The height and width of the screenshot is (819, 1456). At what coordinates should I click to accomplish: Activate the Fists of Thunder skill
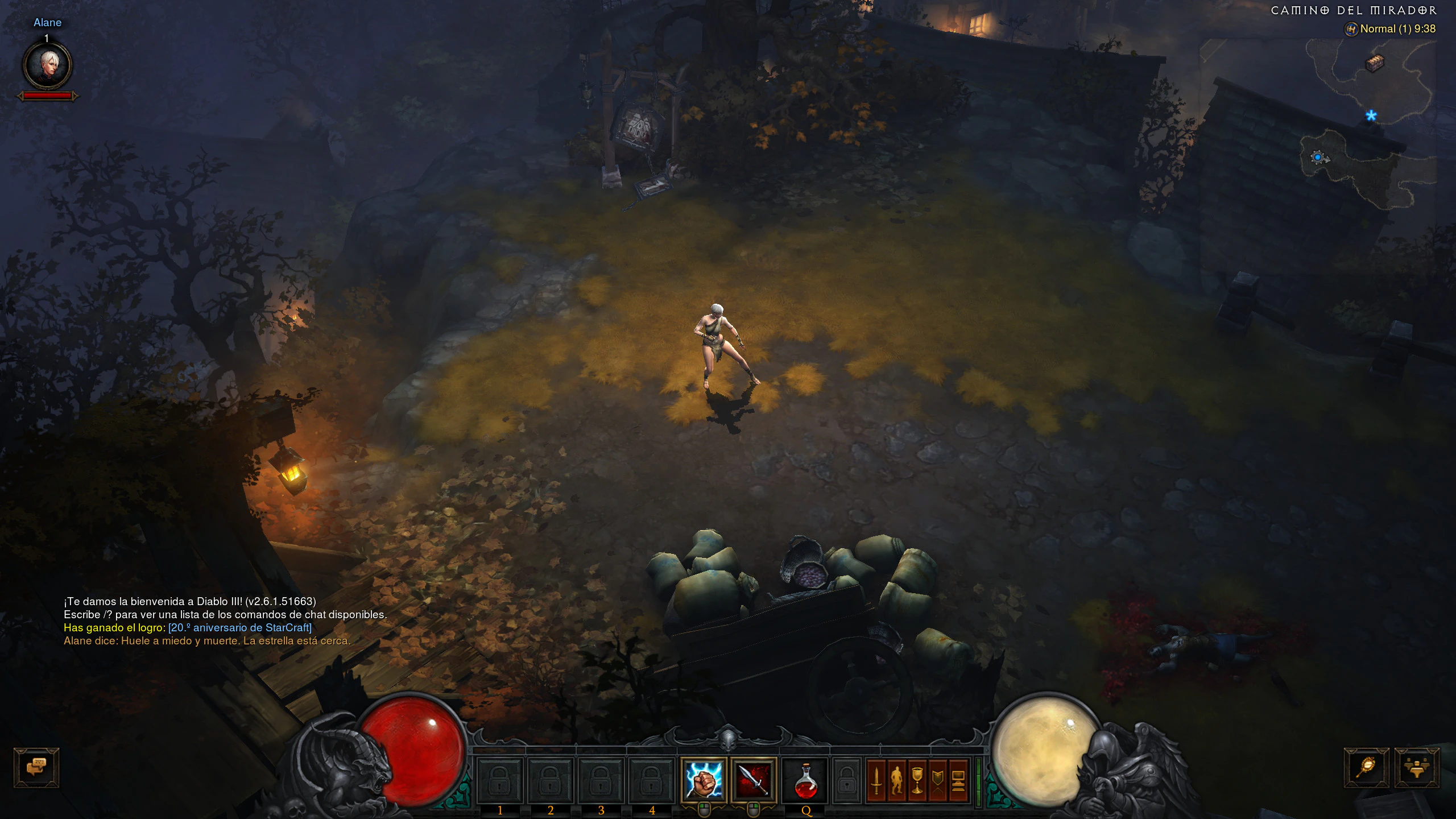coord(704,780)
